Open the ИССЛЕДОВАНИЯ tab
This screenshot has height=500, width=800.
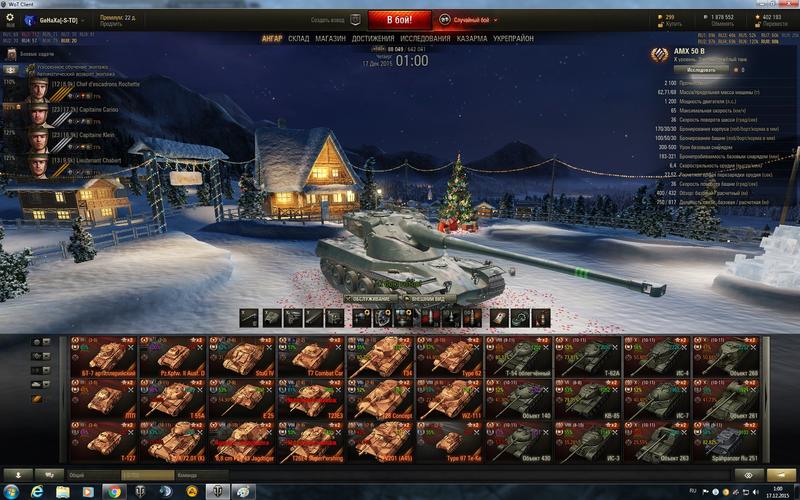(x=425, y=39)
